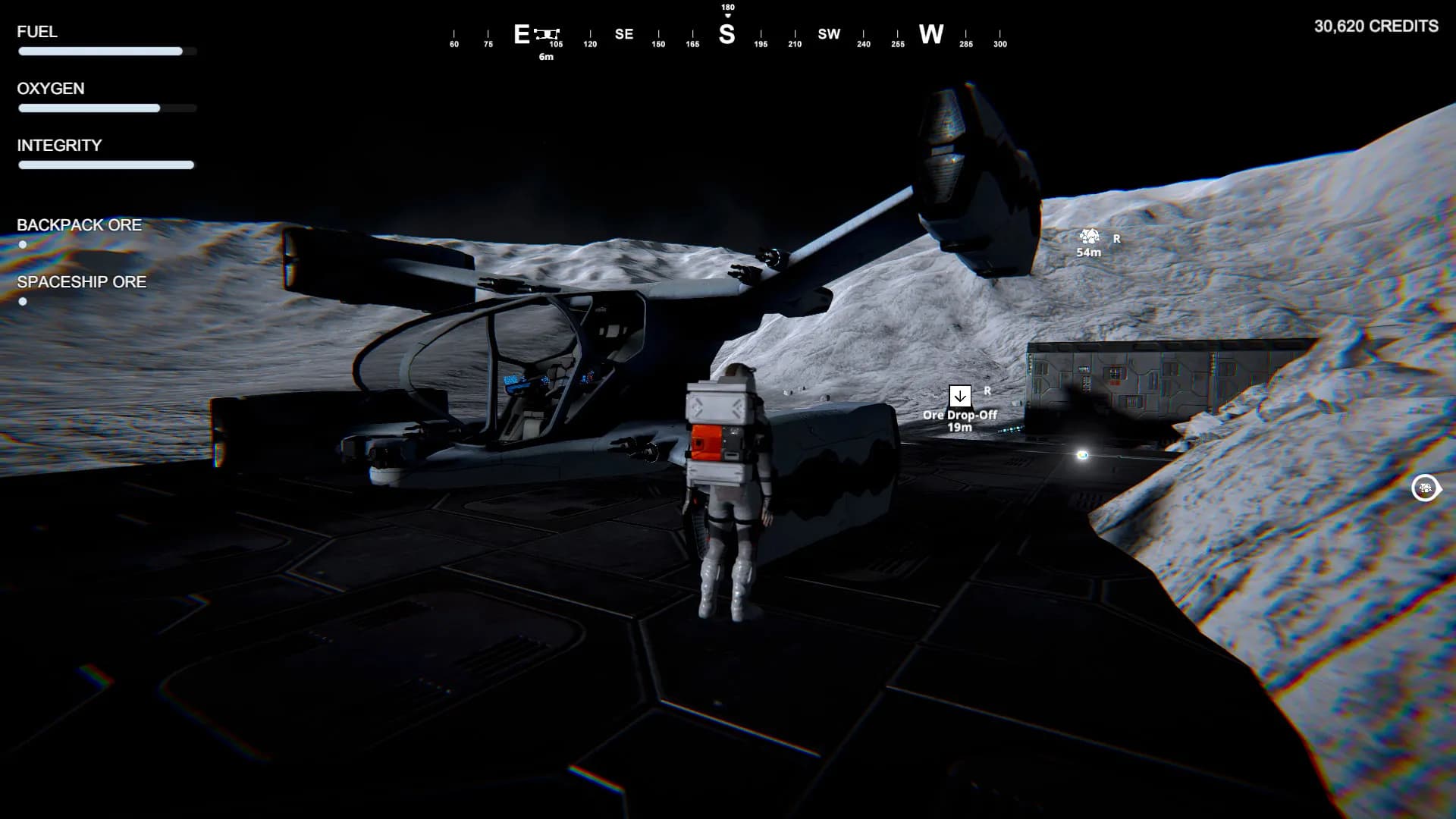Click the spaceship marker on the compass
The width and height of the screenshot is (1456, 819).
pos(546,34)
